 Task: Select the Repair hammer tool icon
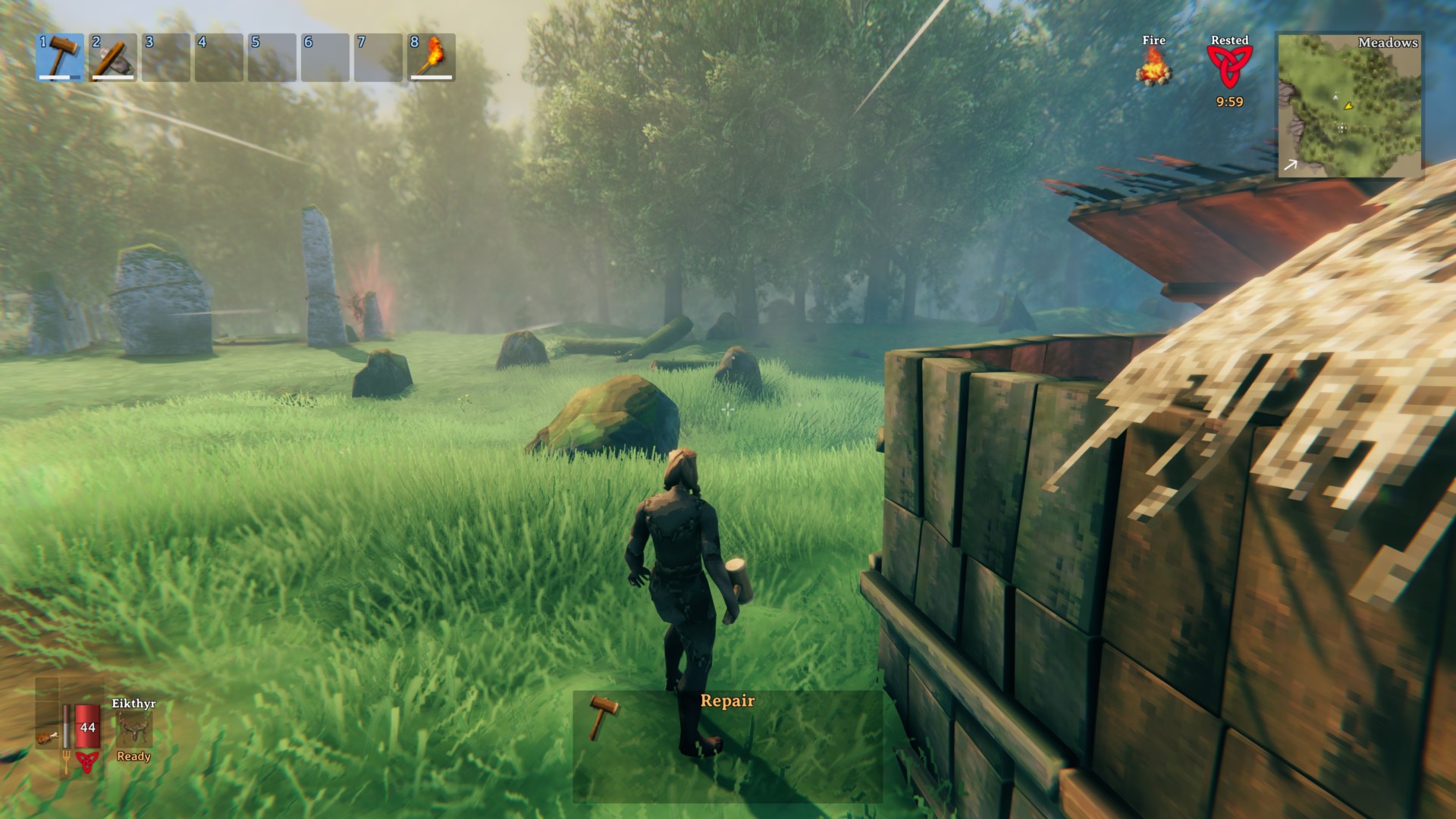[x=604, y=717]
